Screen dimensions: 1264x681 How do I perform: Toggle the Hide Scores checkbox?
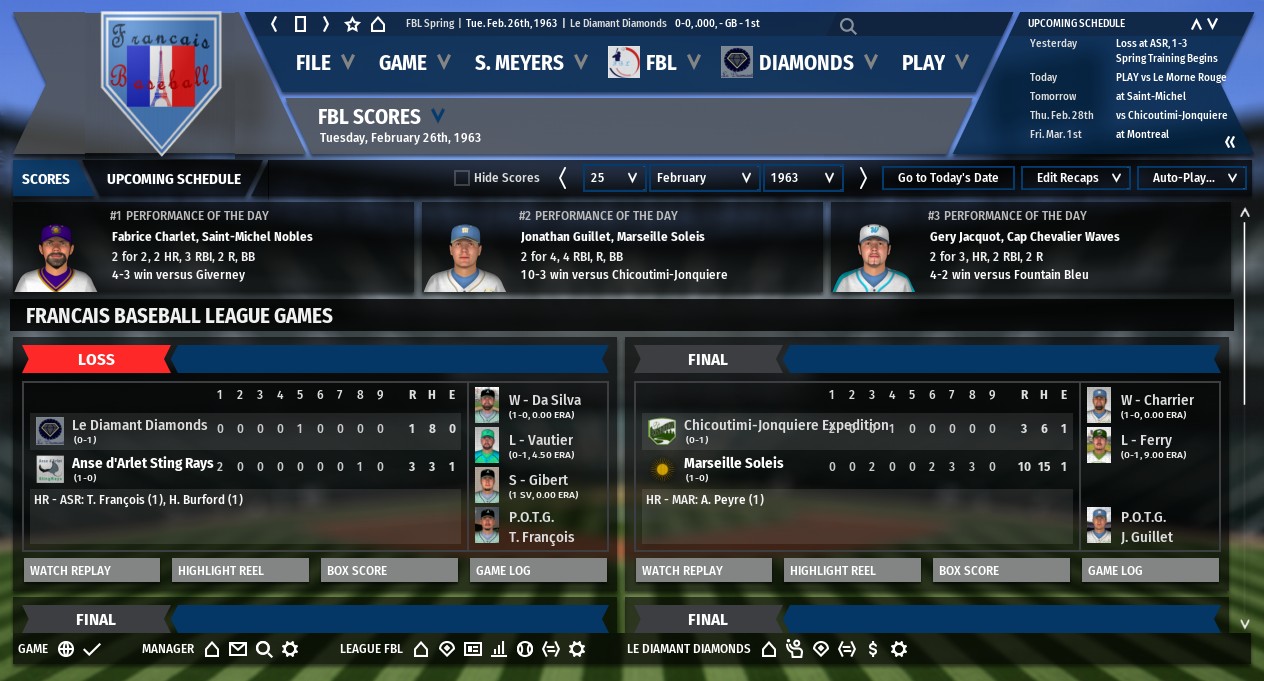coord(462,178)
